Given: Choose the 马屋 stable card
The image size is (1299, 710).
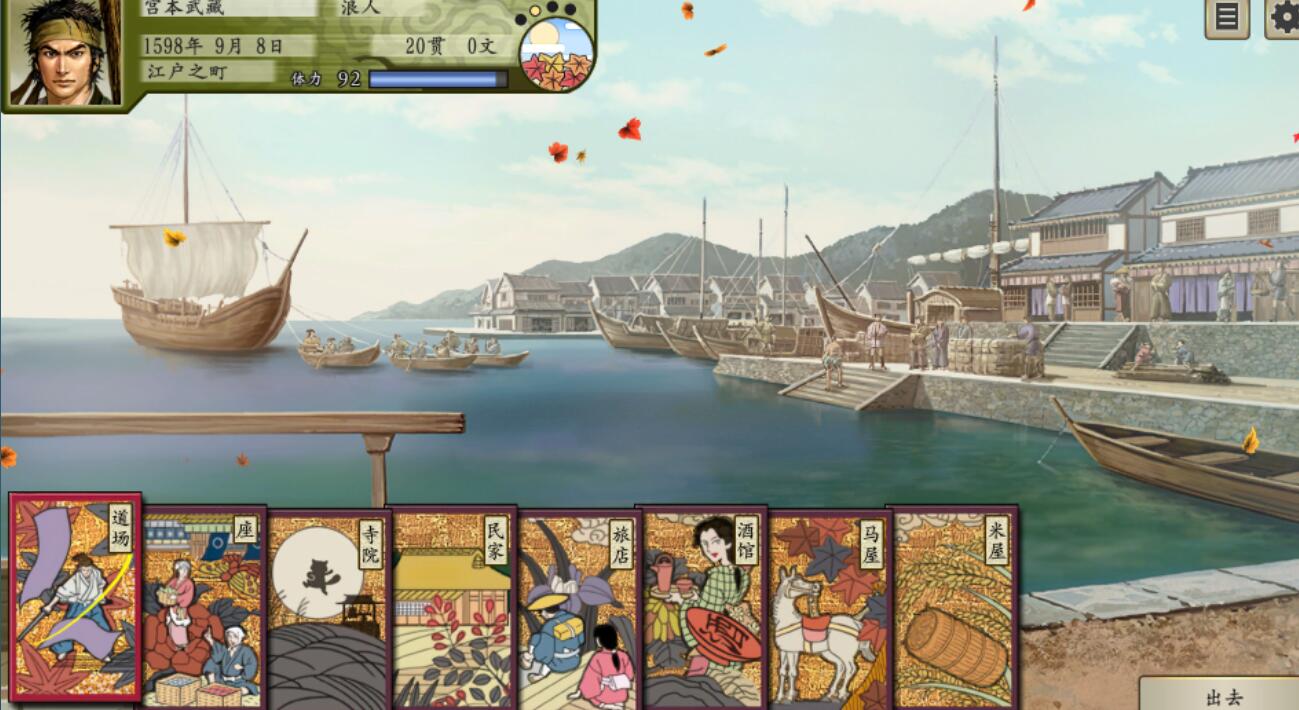Looking at the screenshot, I should [827, 610].
